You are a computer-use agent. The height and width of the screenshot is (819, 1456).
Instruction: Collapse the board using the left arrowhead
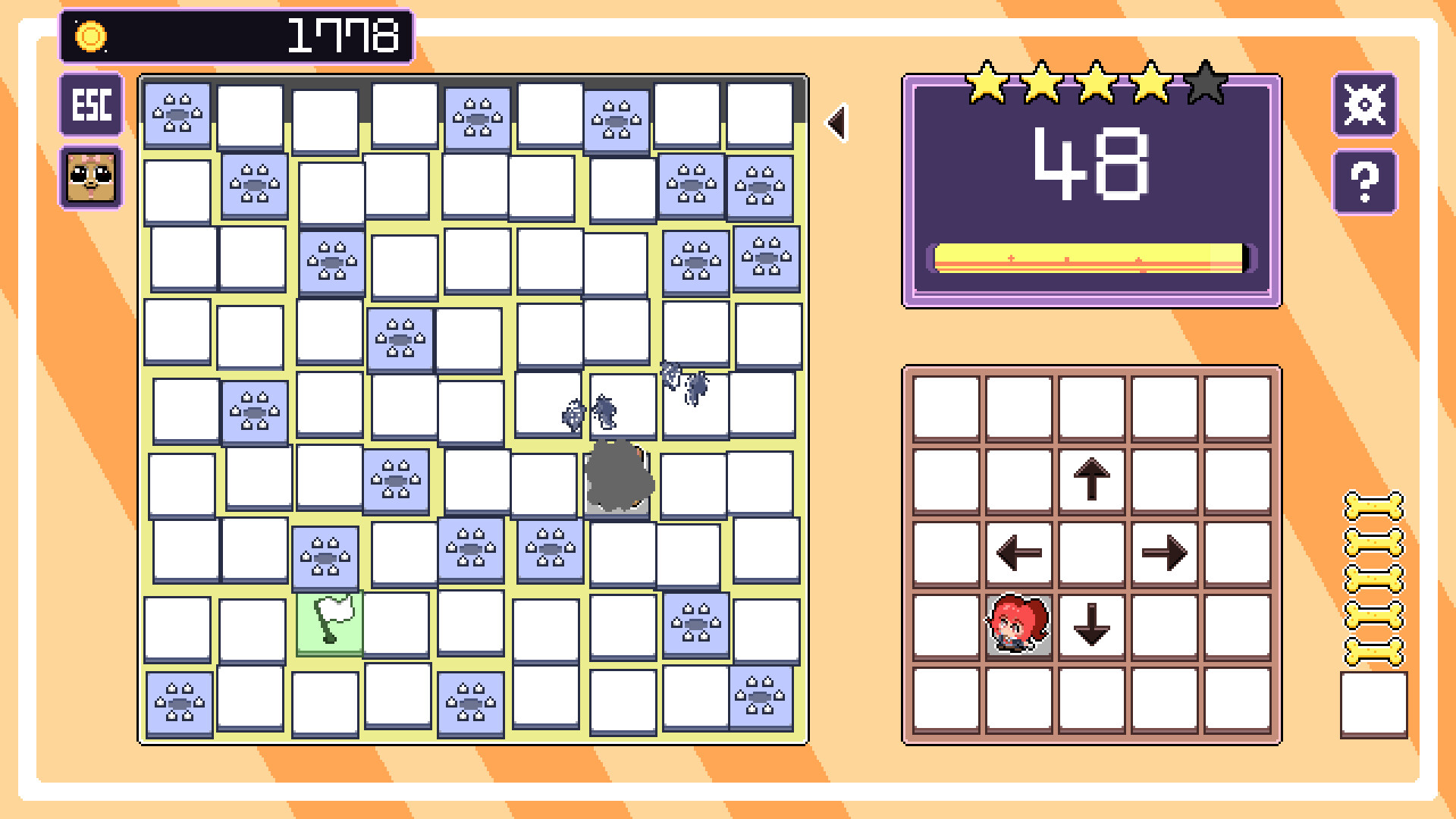[x=837, y=123]
